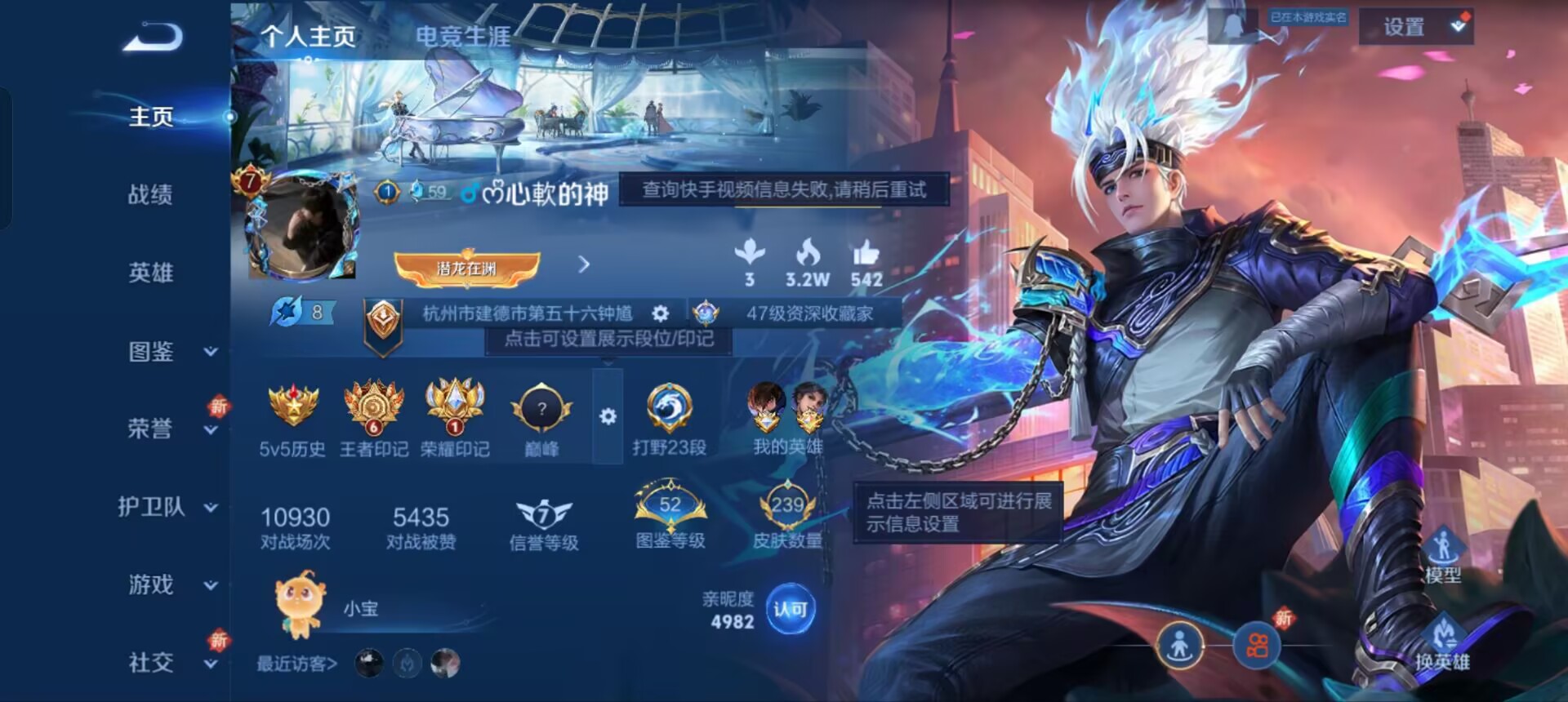Click the 47级资深收藏家 collector badge icon
The image size is (1568, 702).
[x=707, y=313]
